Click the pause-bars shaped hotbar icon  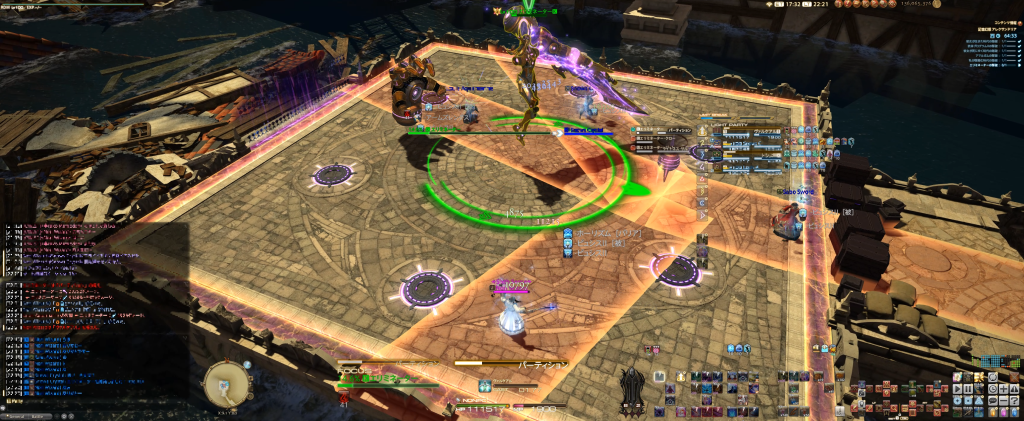(x=968, y=389)
